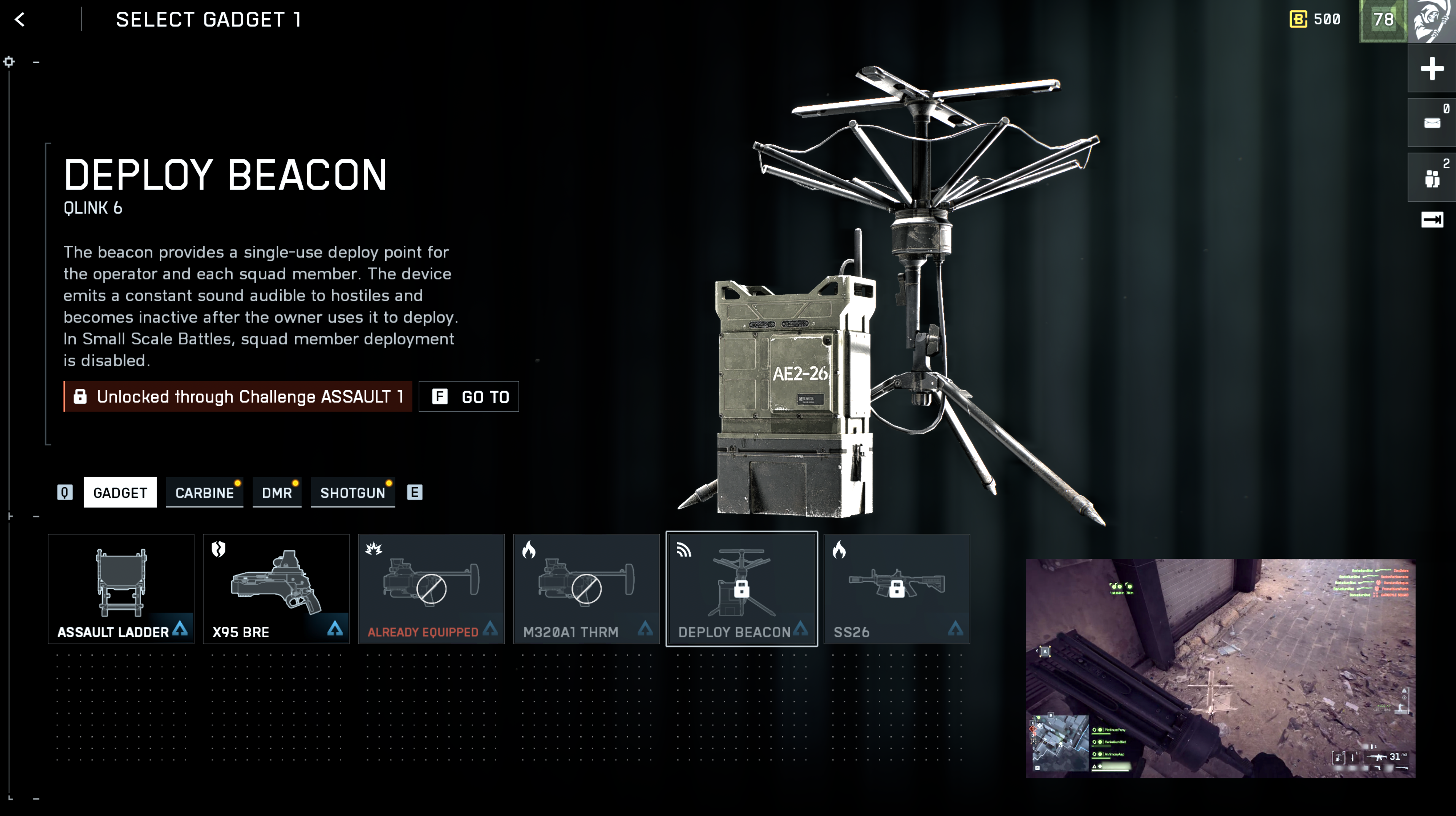Open the mail inbox icon
1456x816 pixels.
(1432, 123)
